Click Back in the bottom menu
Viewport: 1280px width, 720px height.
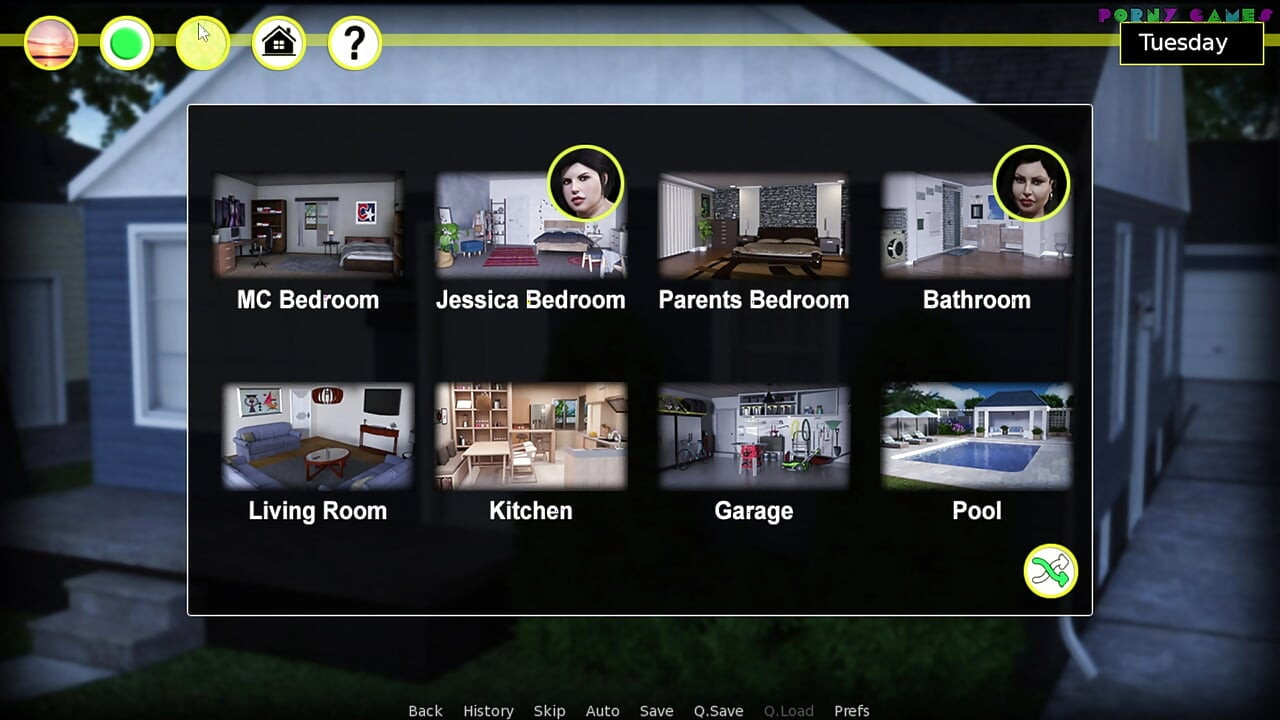pyautogui.click(x=425, y=711)
